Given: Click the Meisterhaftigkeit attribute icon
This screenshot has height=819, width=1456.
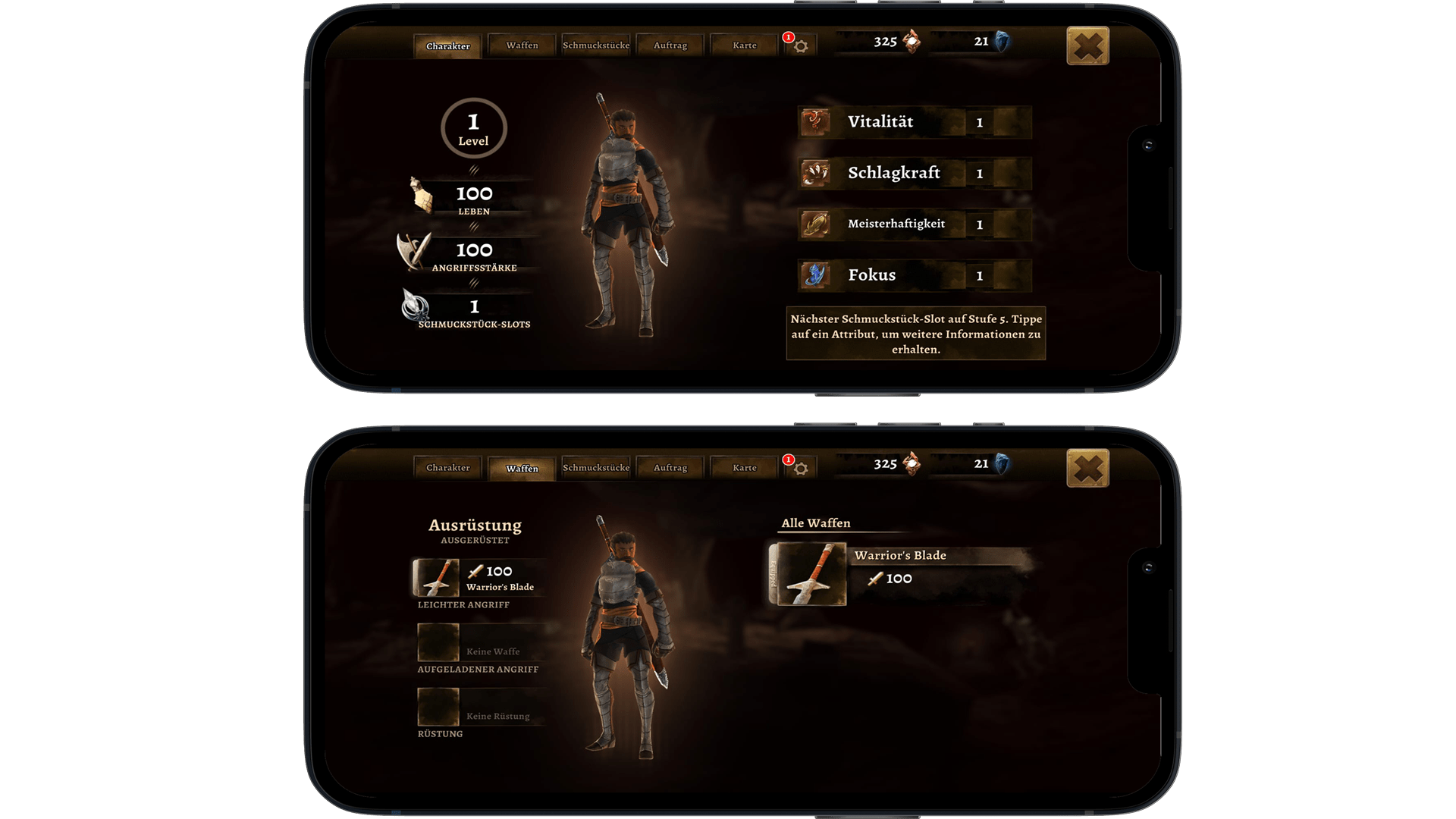Looking at the screenshot, I should tap(814, 224).
